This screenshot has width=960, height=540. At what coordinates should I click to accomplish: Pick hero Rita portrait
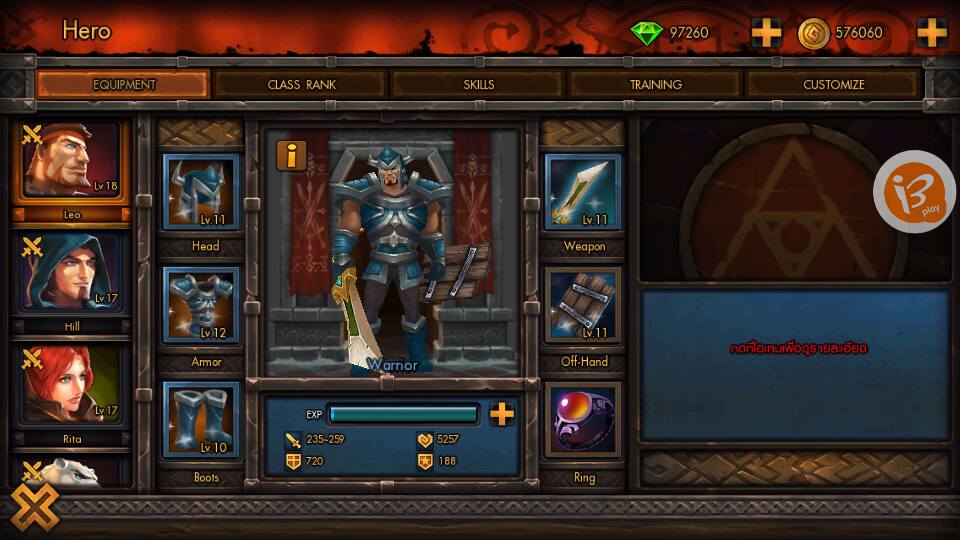click(72, 385)
